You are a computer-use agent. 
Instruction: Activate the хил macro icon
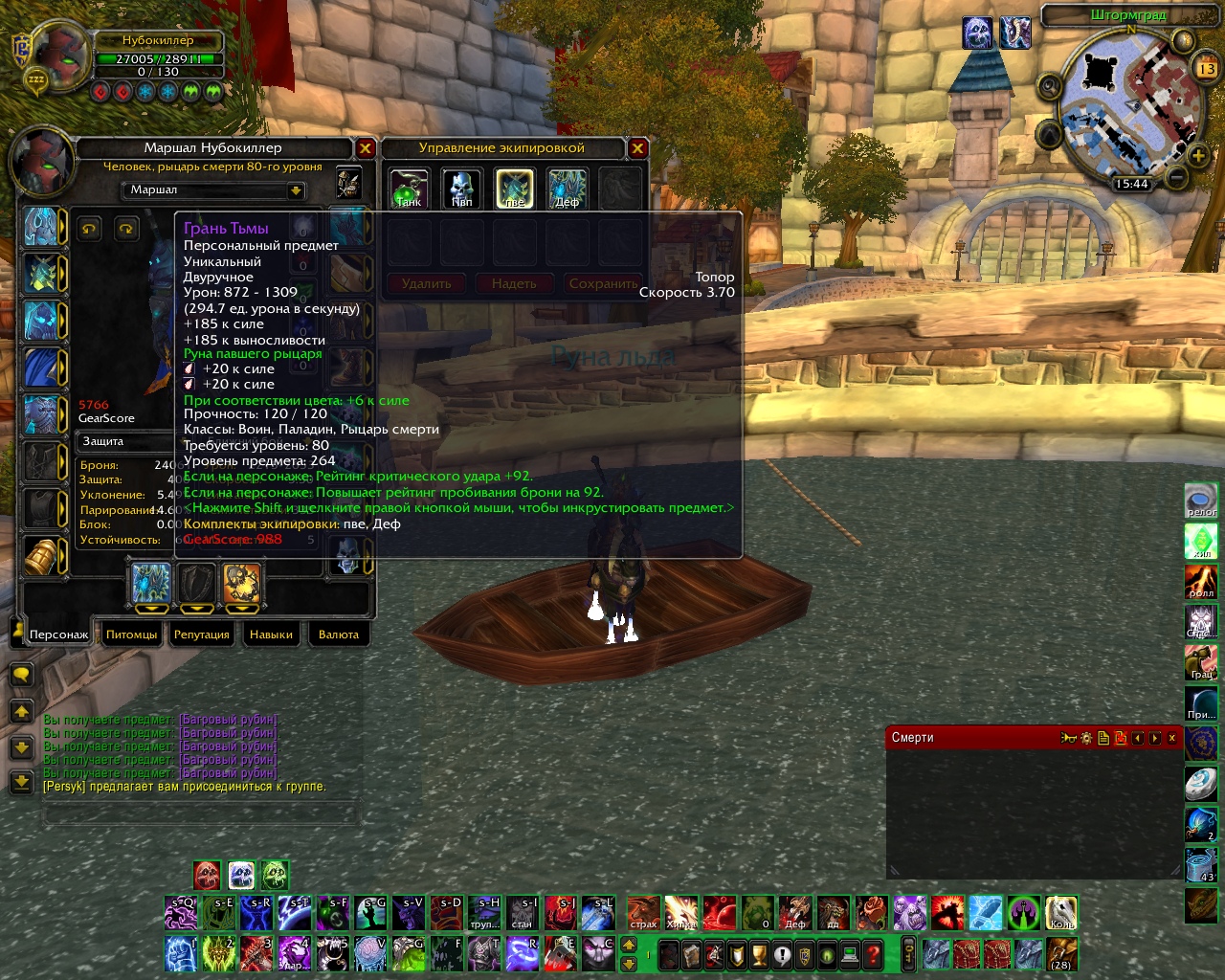[x=1202, y=541]
